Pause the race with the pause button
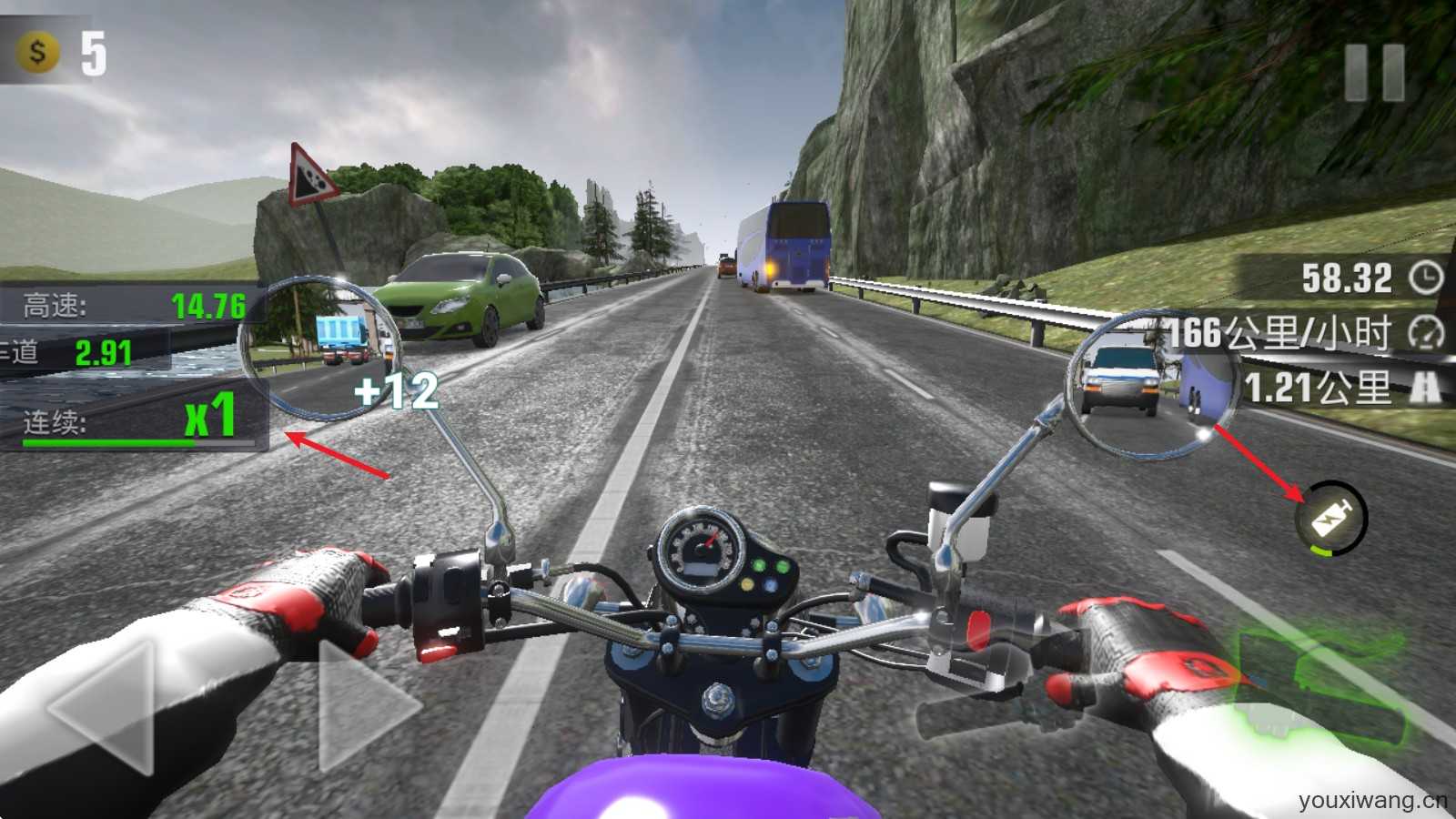 pos(1374,72)
